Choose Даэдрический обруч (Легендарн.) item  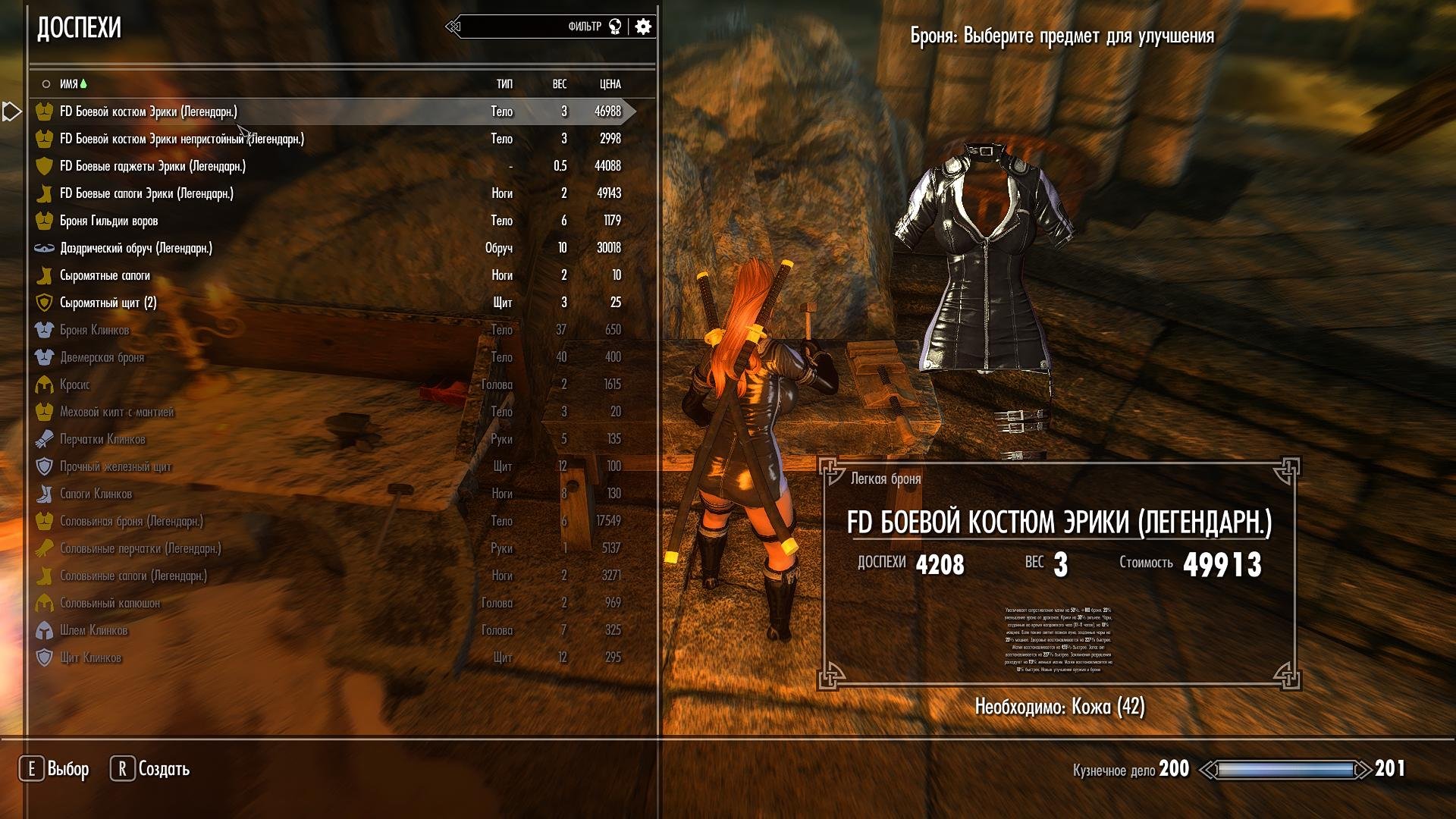pos(136,248)
